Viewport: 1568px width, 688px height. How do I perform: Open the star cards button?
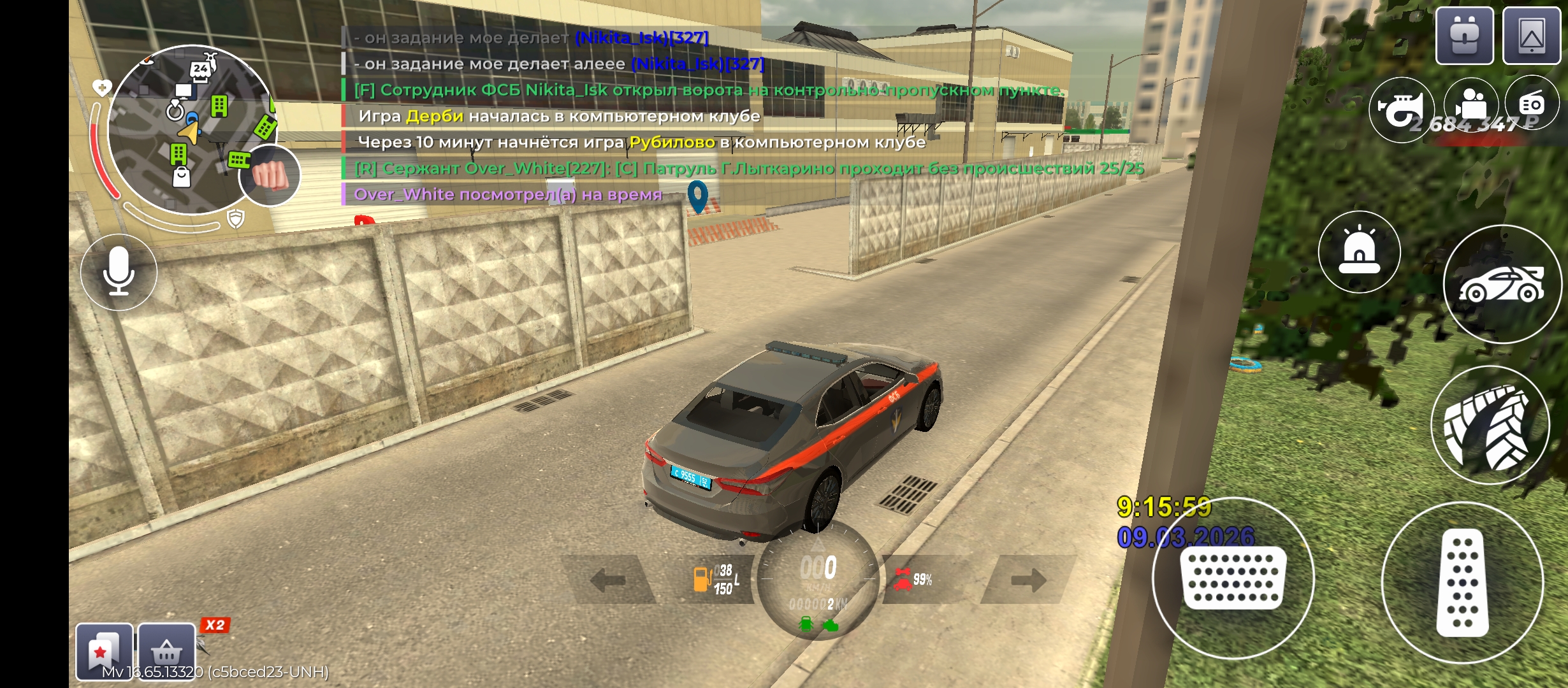104,651
